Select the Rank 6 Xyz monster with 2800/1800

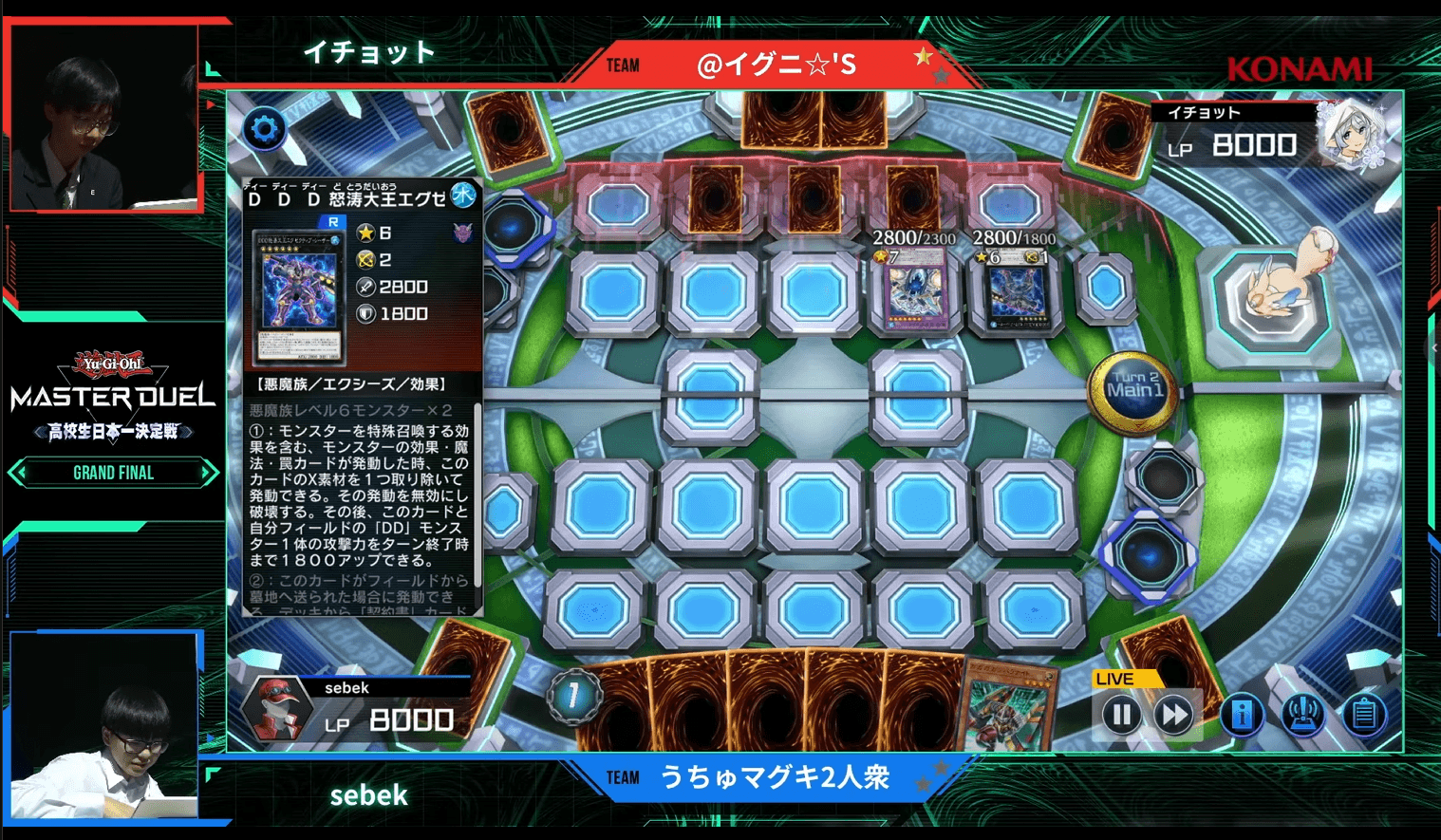(1015, 291)
